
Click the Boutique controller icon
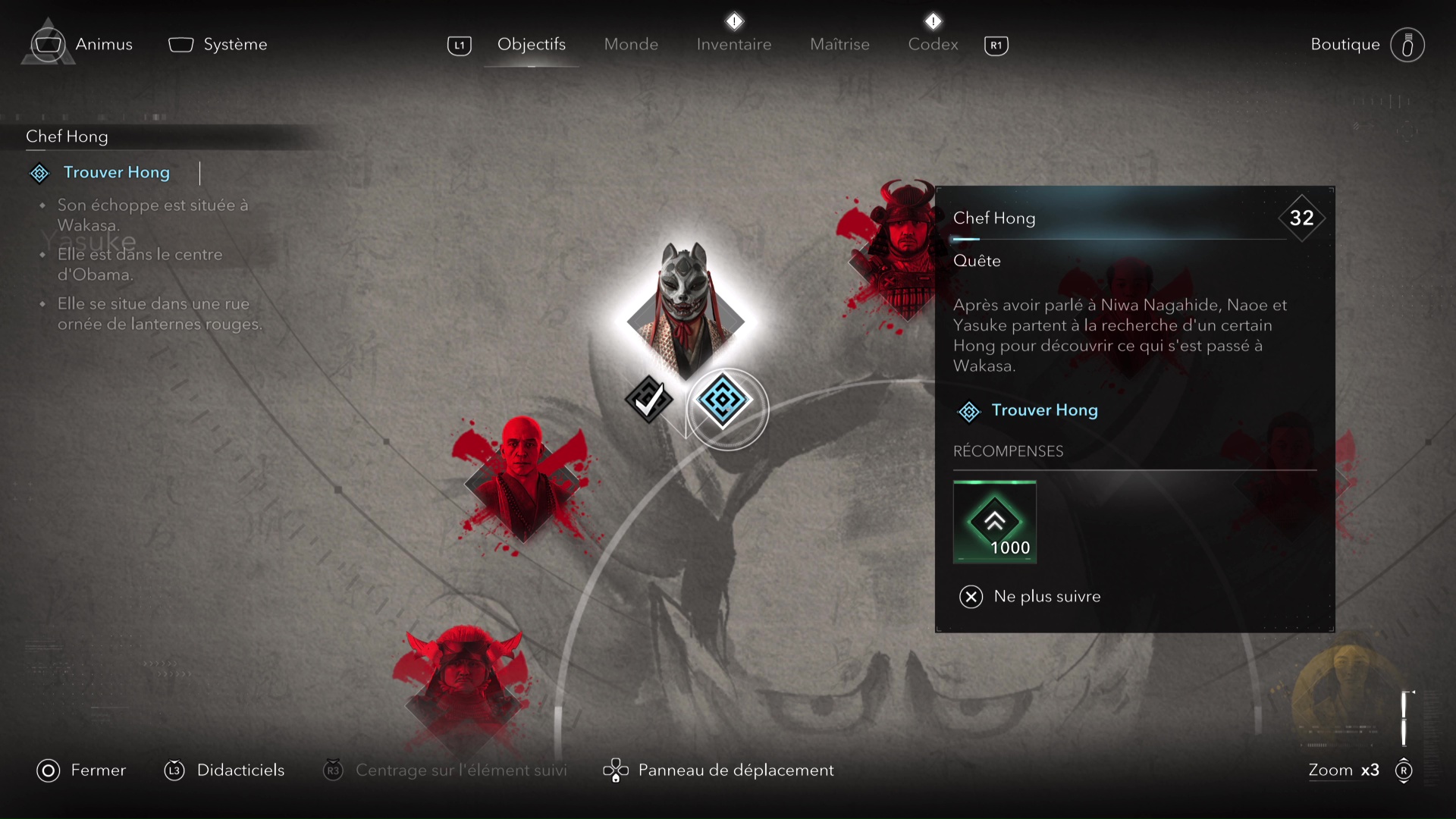(x=1408, y=44)
